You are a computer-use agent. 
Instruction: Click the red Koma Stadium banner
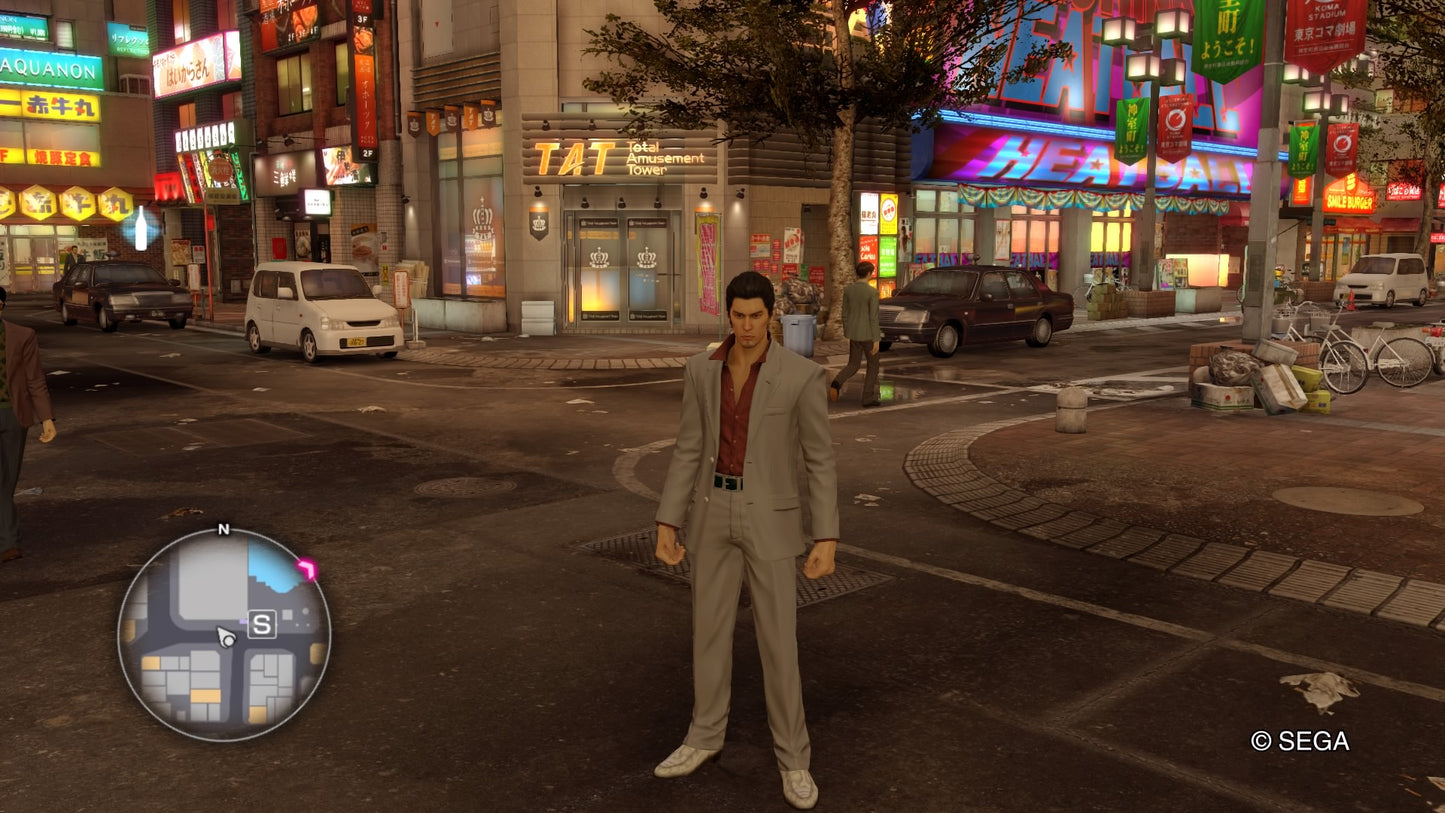pos(1325,30)
